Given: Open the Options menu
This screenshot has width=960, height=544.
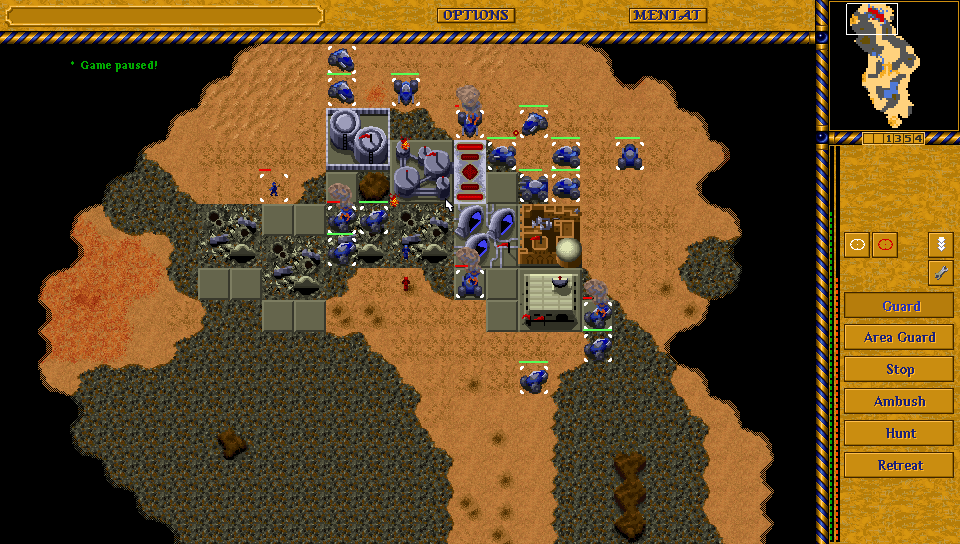Looking at the screenshot, I should (475, 15).
